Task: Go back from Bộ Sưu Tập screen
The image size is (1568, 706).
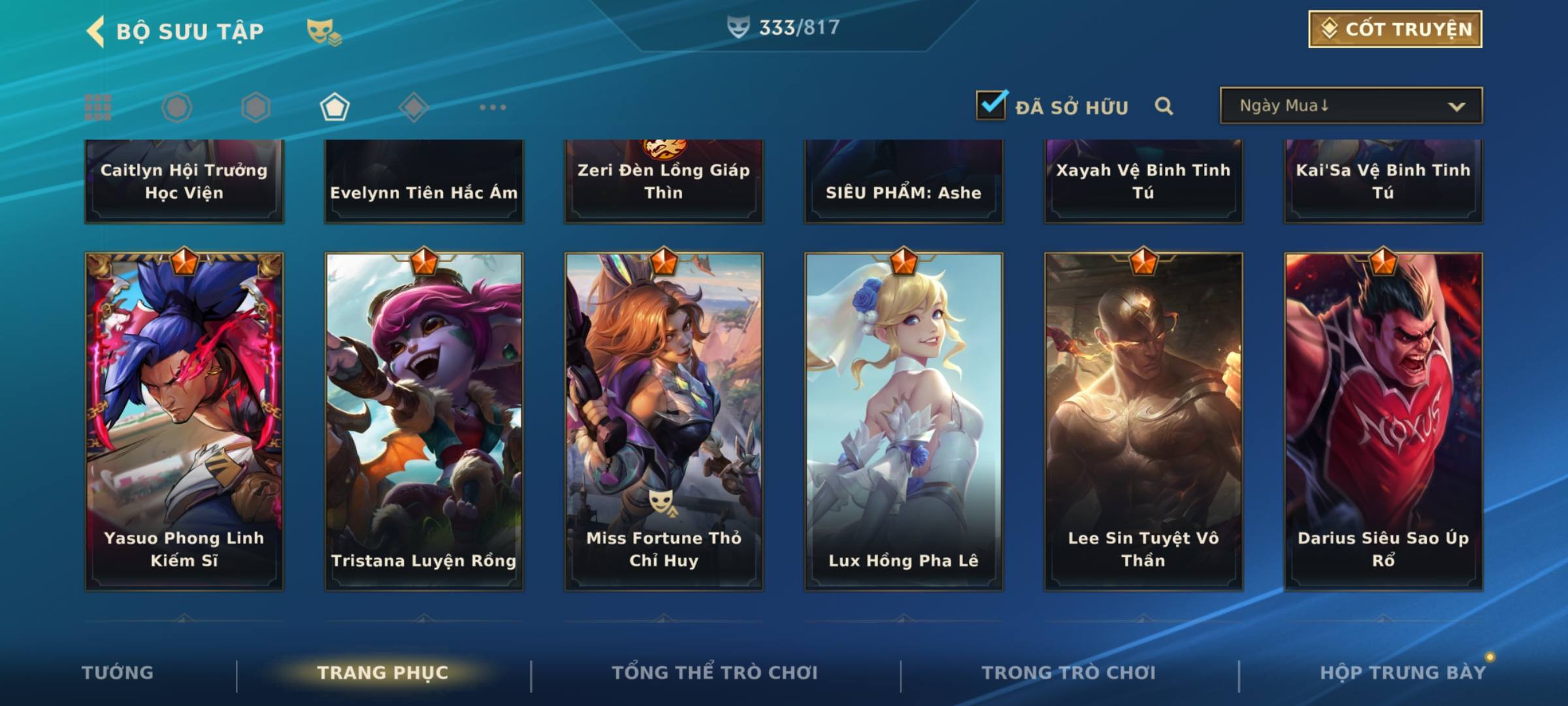Action: [97, 31]
